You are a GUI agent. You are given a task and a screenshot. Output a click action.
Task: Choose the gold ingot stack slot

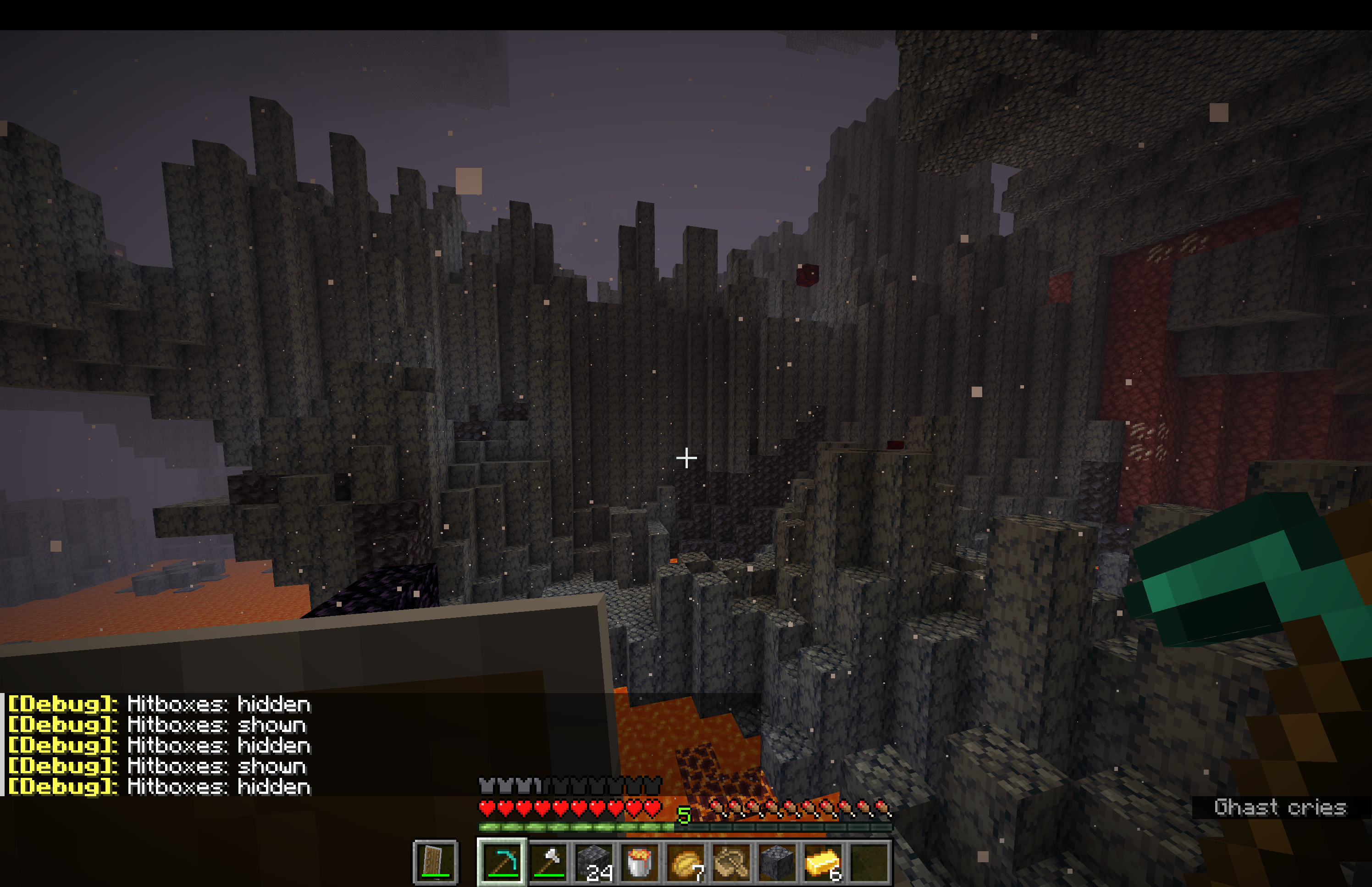coord(823,862)
